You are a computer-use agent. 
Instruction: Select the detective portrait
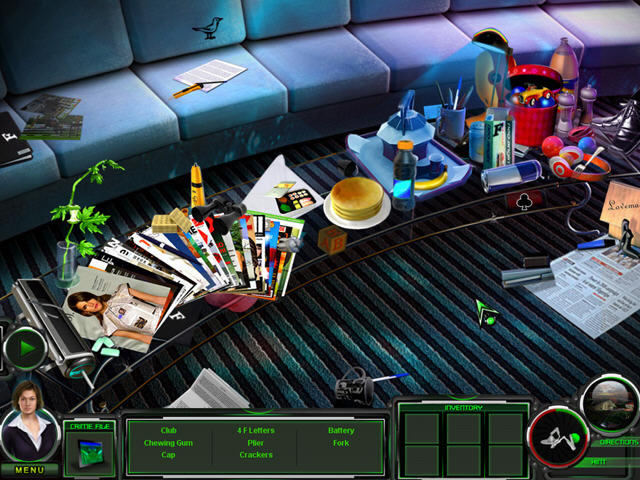pos(28,421)
